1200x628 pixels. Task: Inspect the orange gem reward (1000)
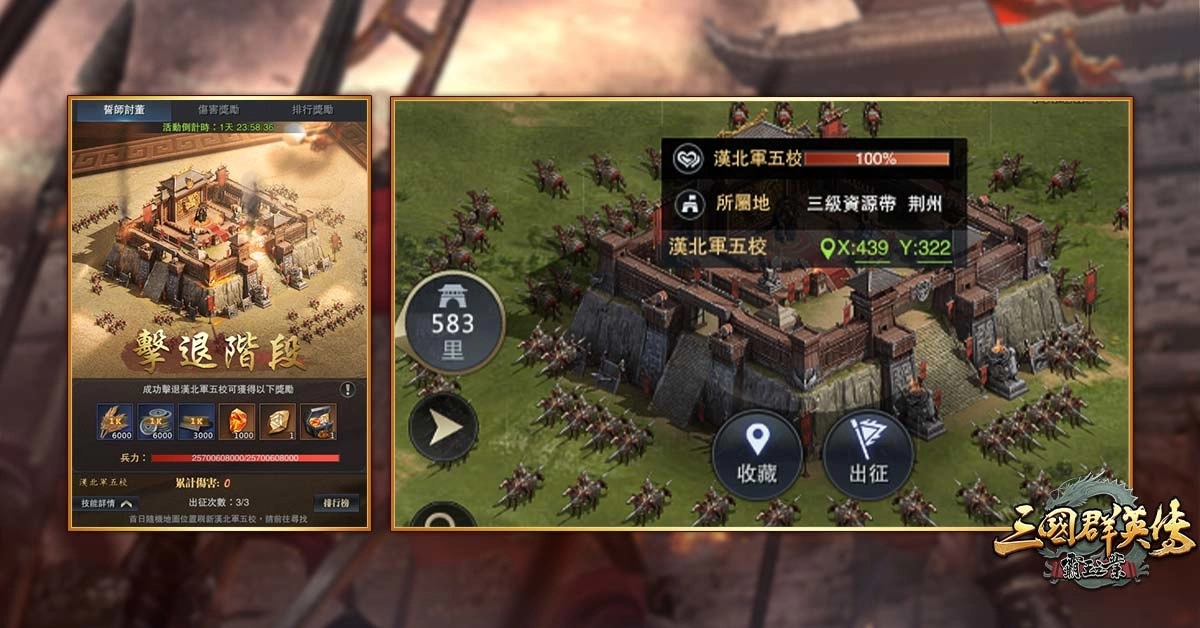click(237, 422)
